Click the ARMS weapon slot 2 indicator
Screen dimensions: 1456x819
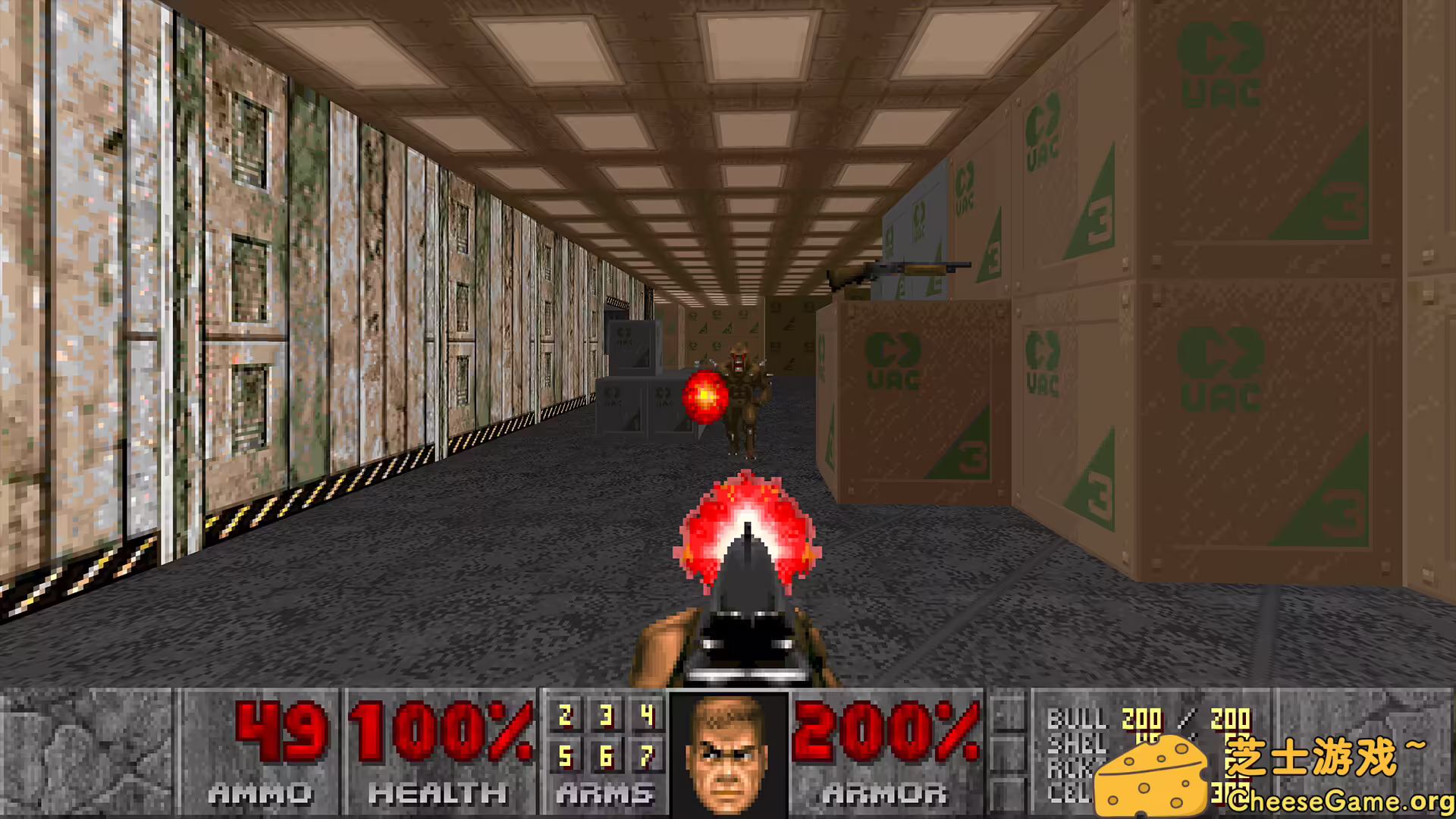(x=565, y=714)
